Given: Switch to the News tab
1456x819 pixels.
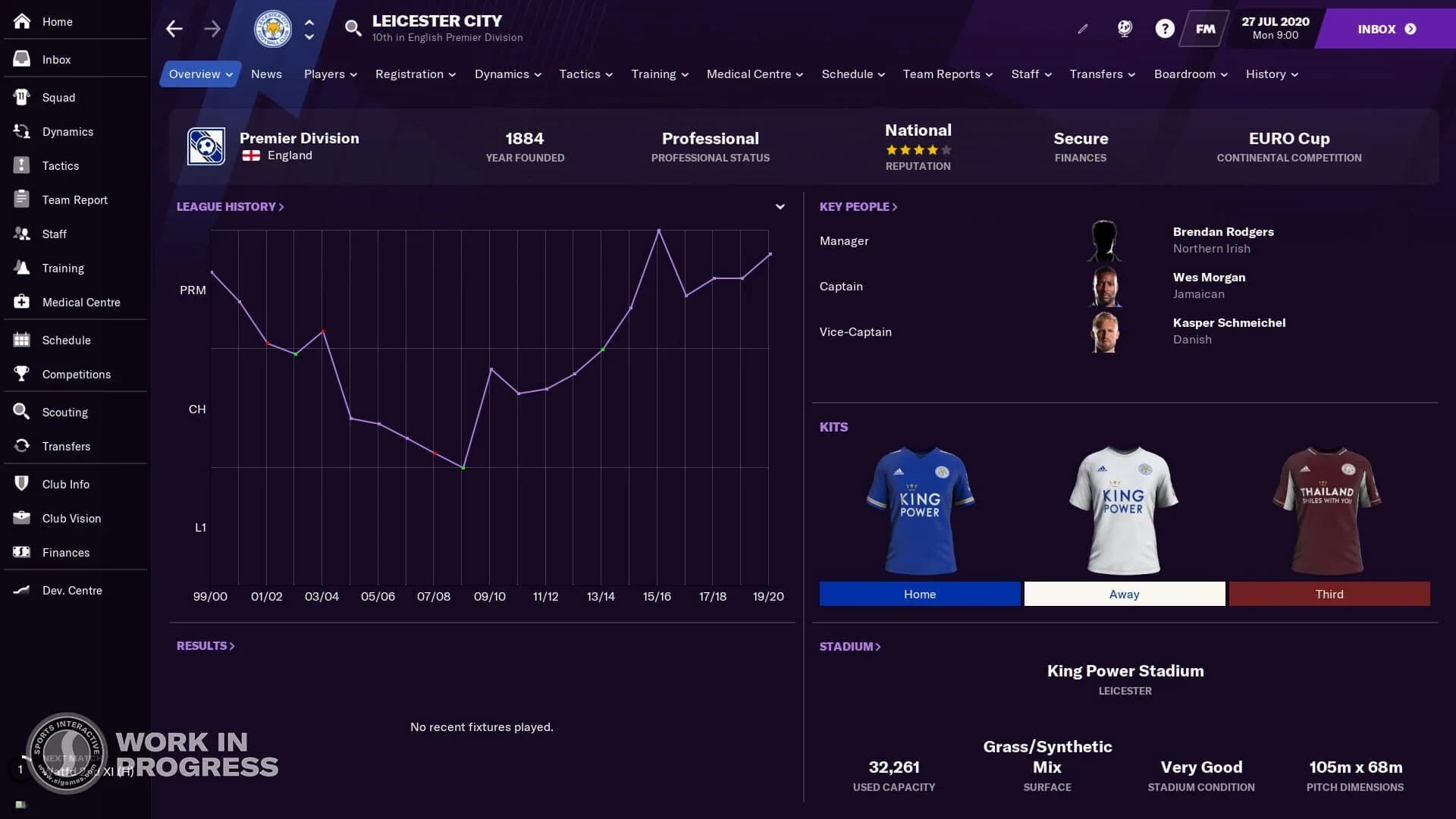Looking at the screenshot, I should [266, 74].
